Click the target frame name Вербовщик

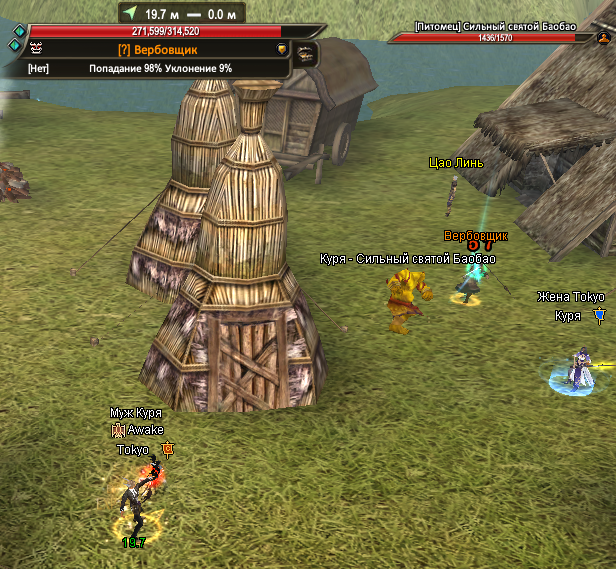click(x=156, y=49)
